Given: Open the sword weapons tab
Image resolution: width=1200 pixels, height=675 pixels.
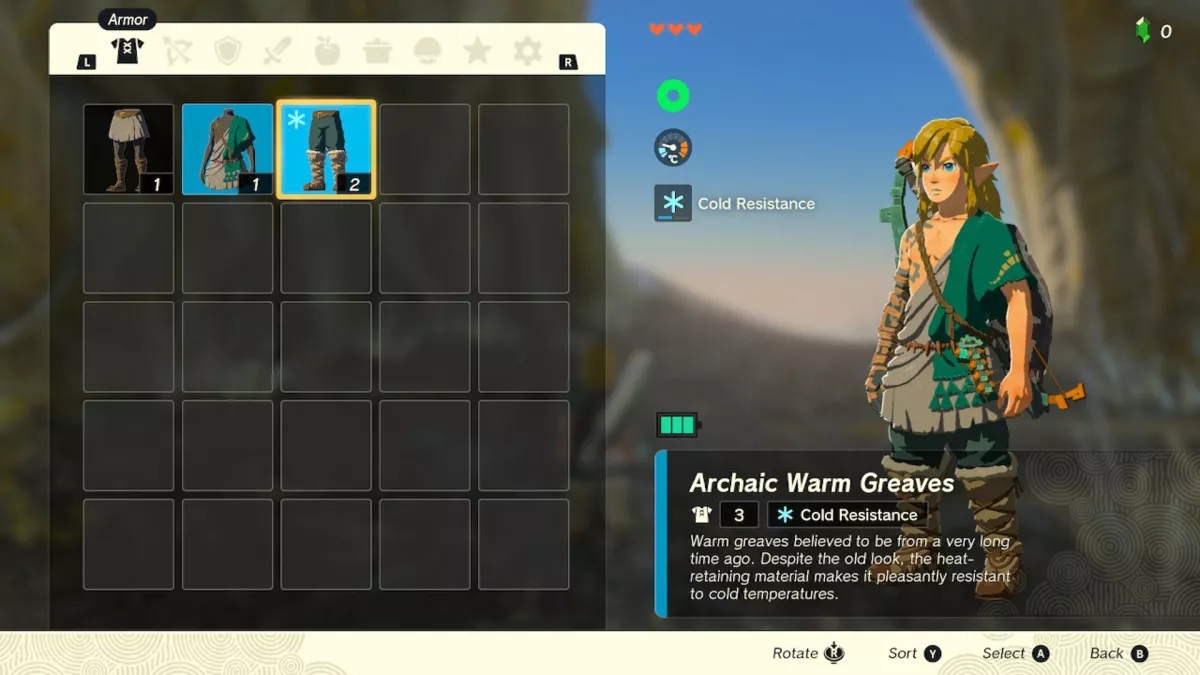Looking at the screenshot, I should coord(278,51).
